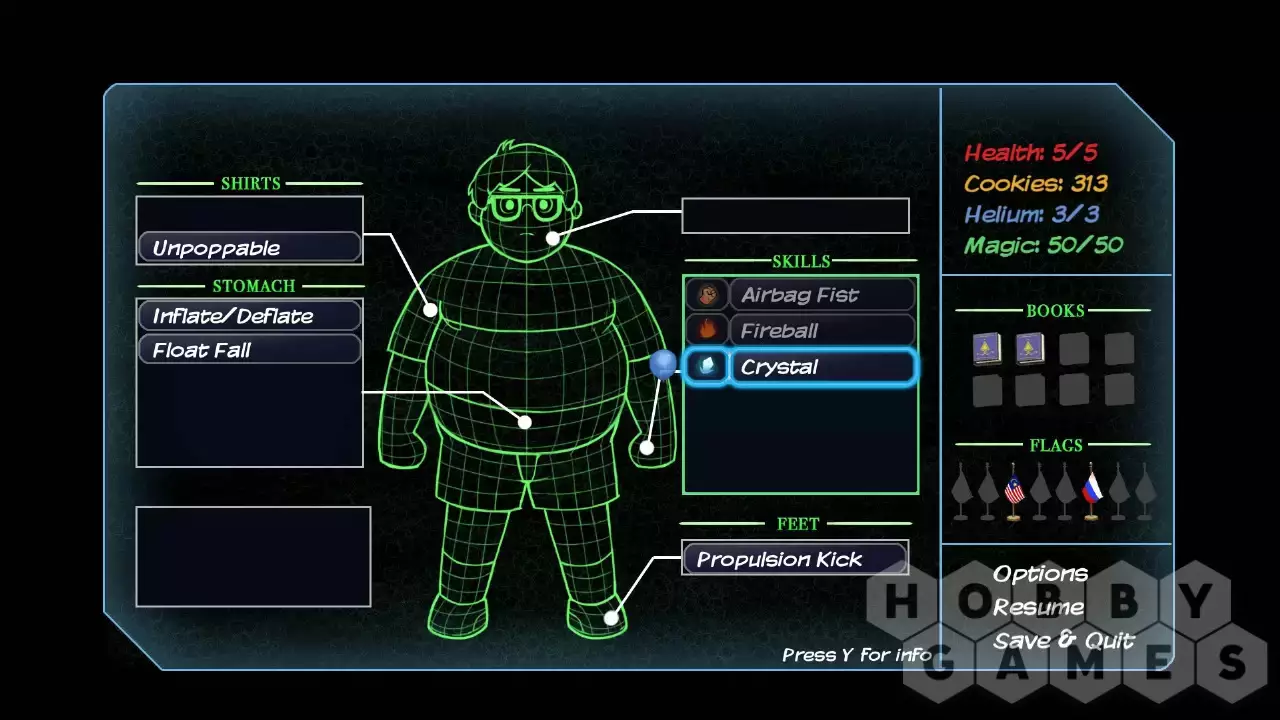The height and width of the screenshot is (720, 1280).
Task: Resume the game
Action: click(1038, 607)
